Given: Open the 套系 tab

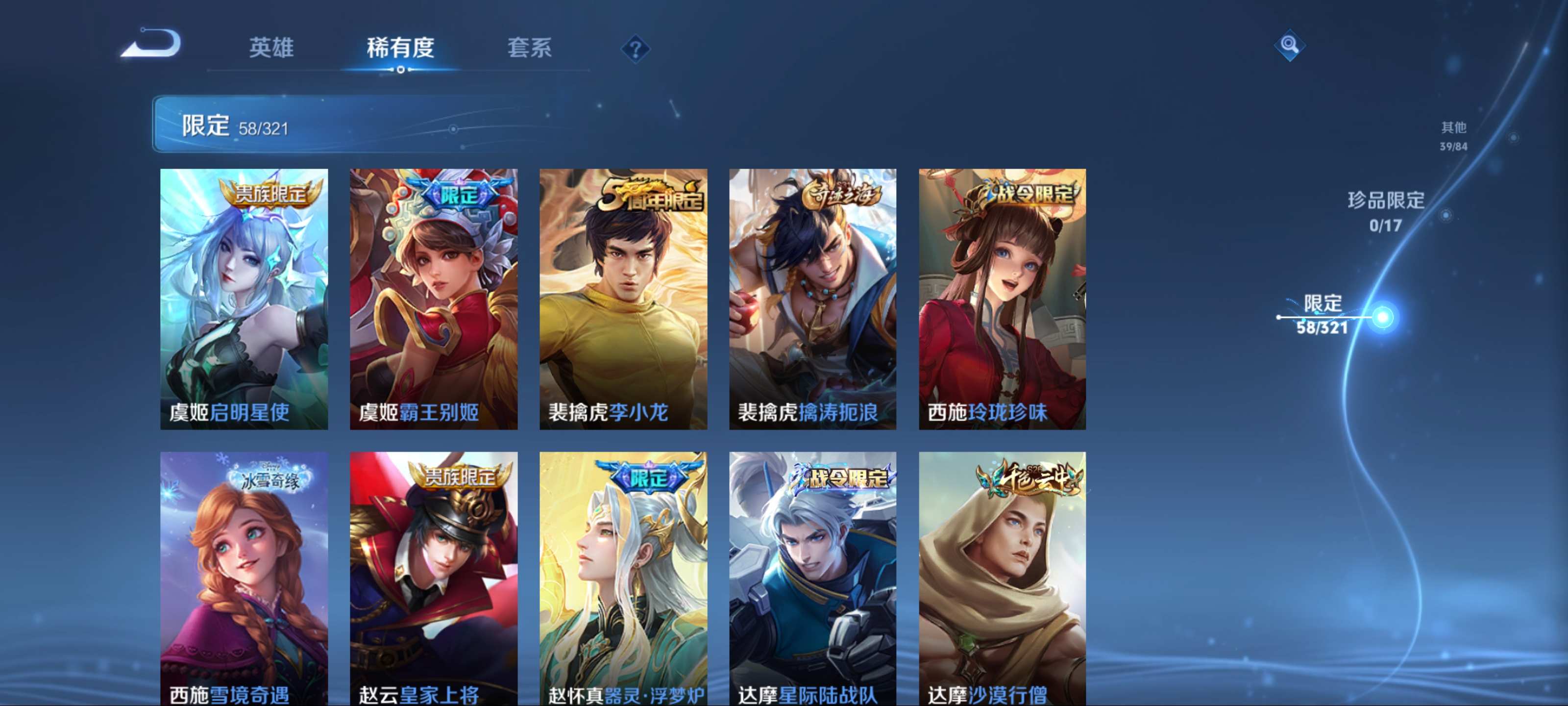Looking at the screenshot, I should click(529, 48).
